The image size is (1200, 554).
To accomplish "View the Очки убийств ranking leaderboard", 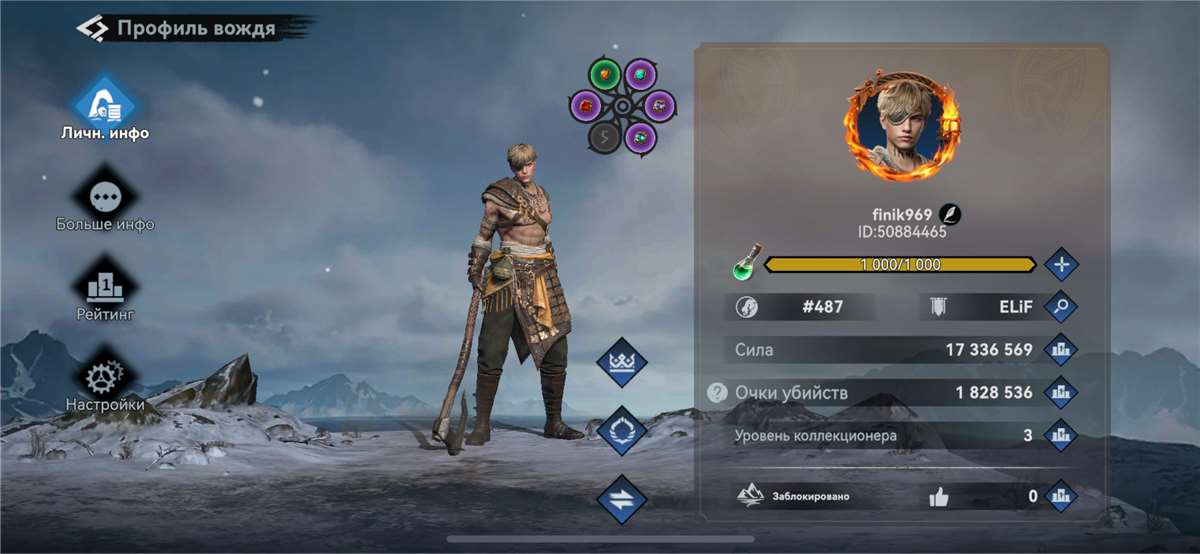I will [1060, 393].
